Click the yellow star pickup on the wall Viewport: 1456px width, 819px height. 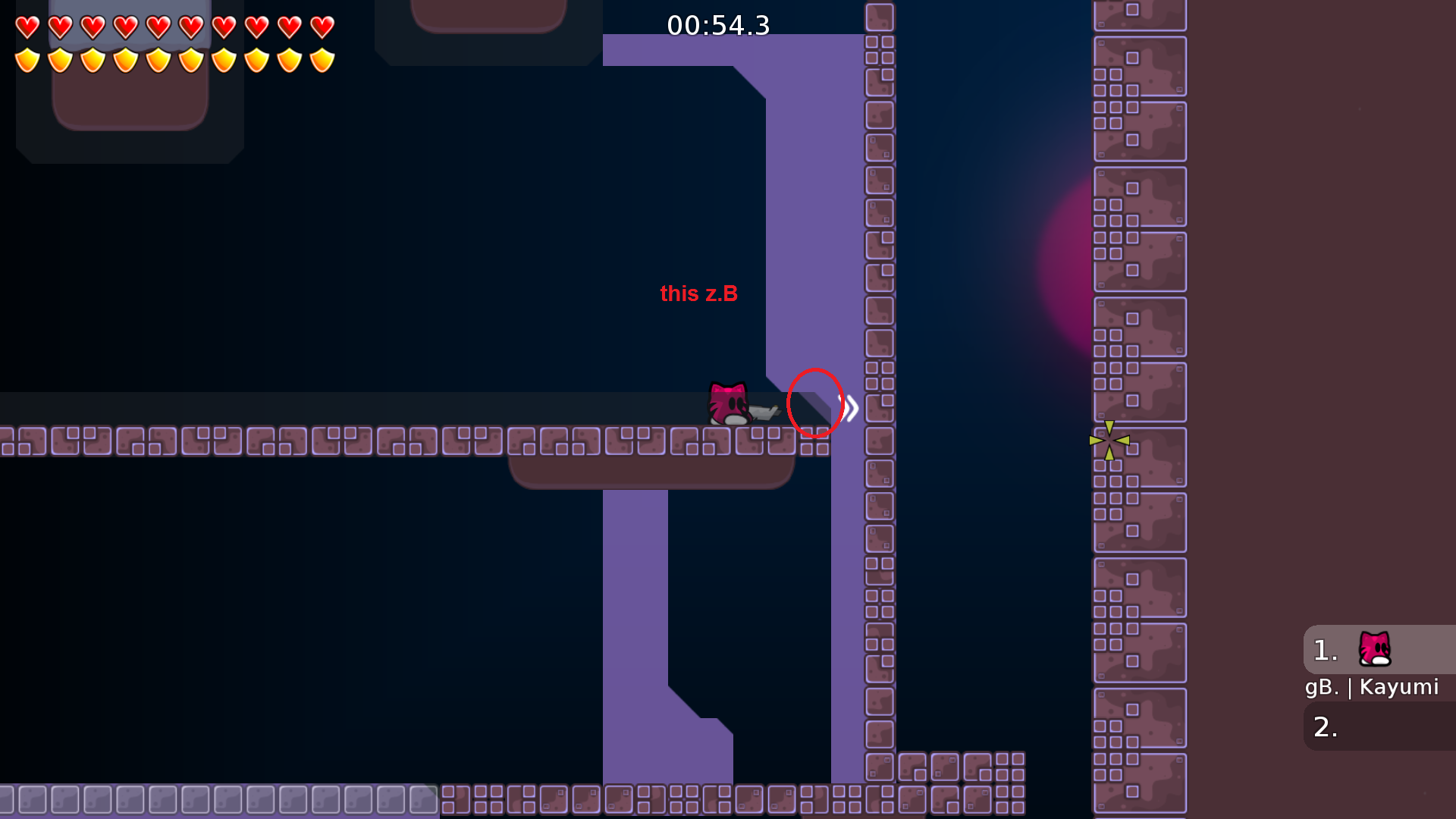[1109, 440]
